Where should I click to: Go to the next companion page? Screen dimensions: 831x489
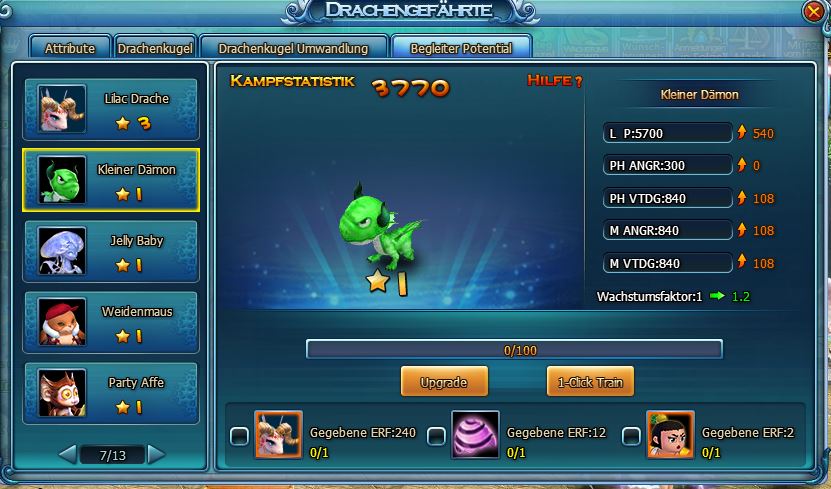coord(156,455)
